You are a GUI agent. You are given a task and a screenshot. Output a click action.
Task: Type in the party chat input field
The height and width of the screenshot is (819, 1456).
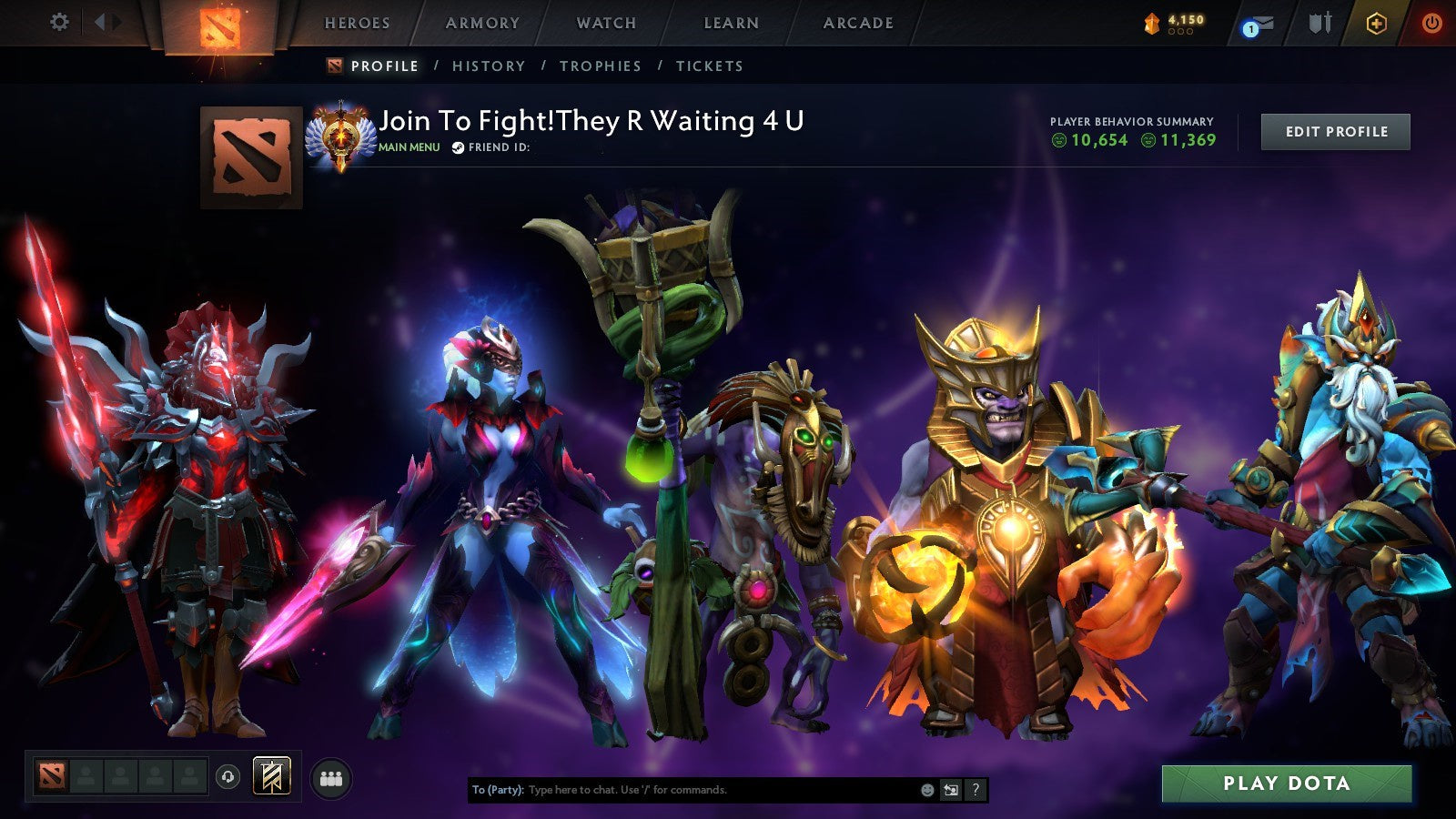click(682, 791)
